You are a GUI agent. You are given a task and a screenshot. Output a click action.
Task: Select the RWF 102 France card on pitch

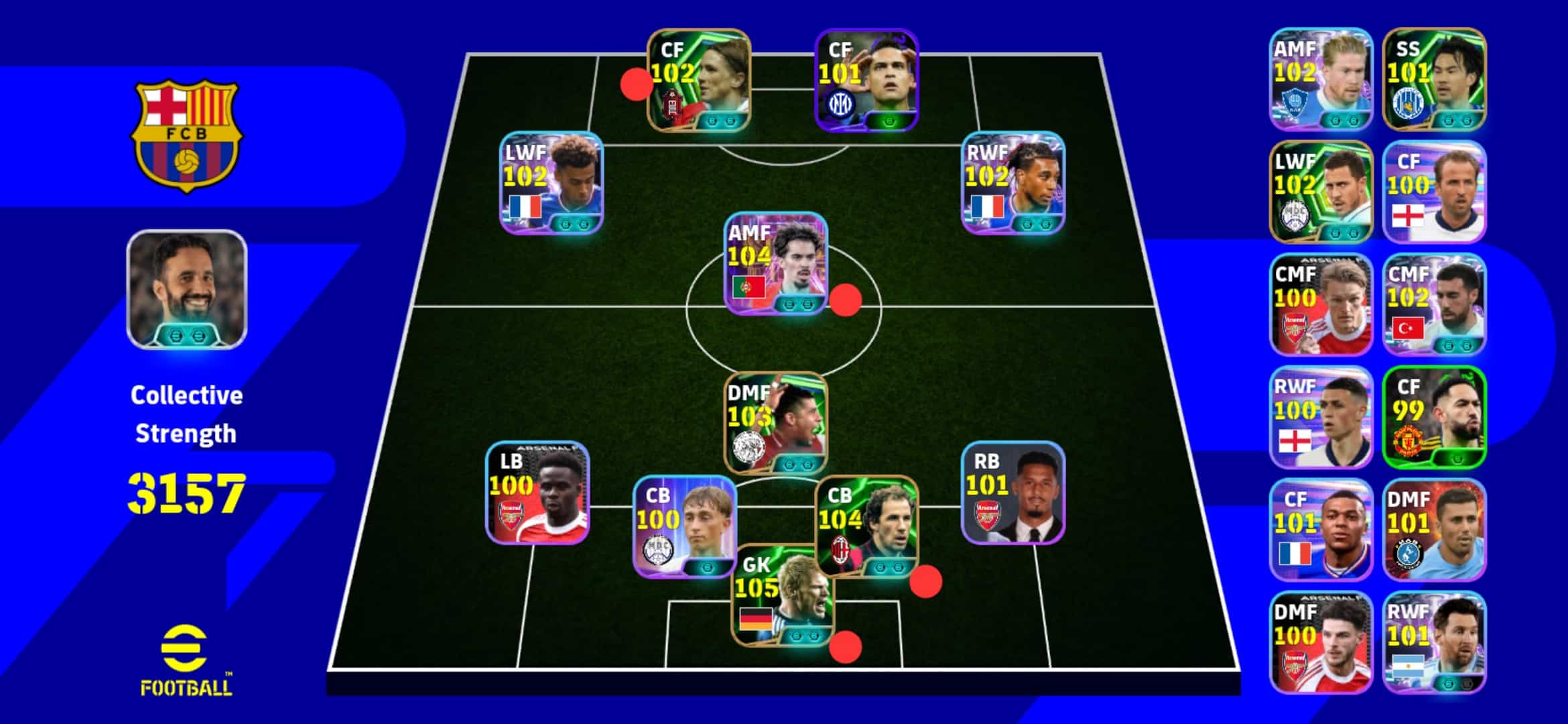(1012, 182)
